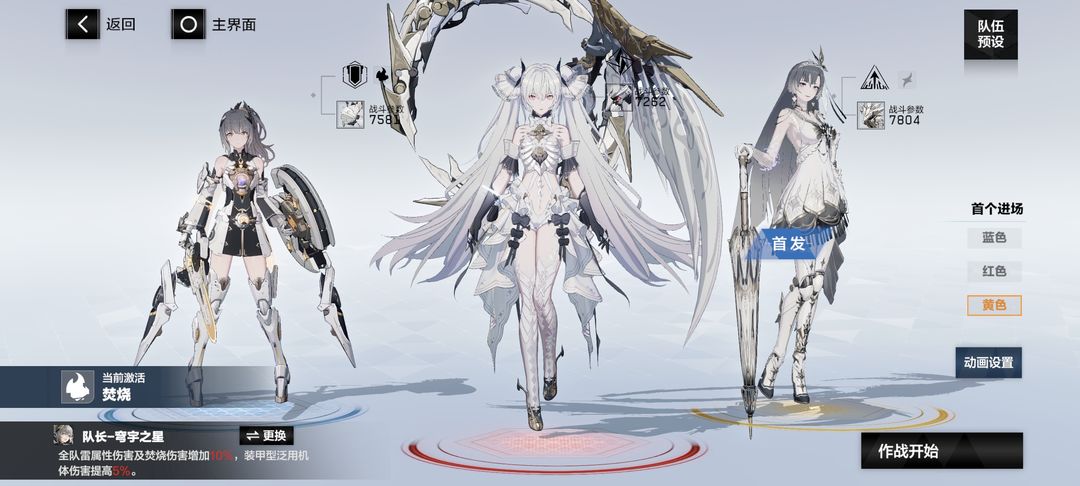View the 7581 battle power character portrait

click(351, 113)
